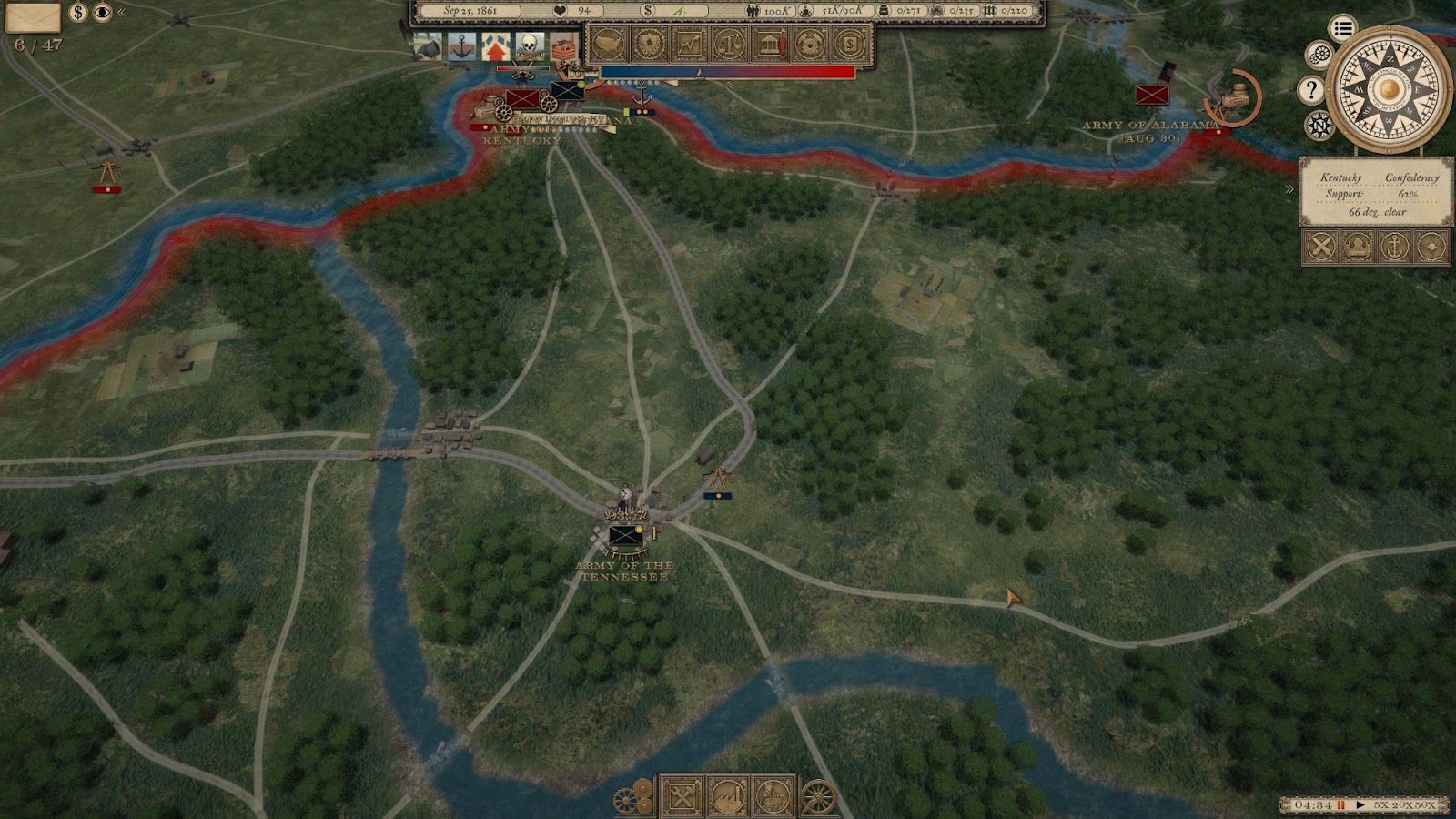Select the skull and crossbones notification
The image size is (1456, 819).
coord(529,45)
